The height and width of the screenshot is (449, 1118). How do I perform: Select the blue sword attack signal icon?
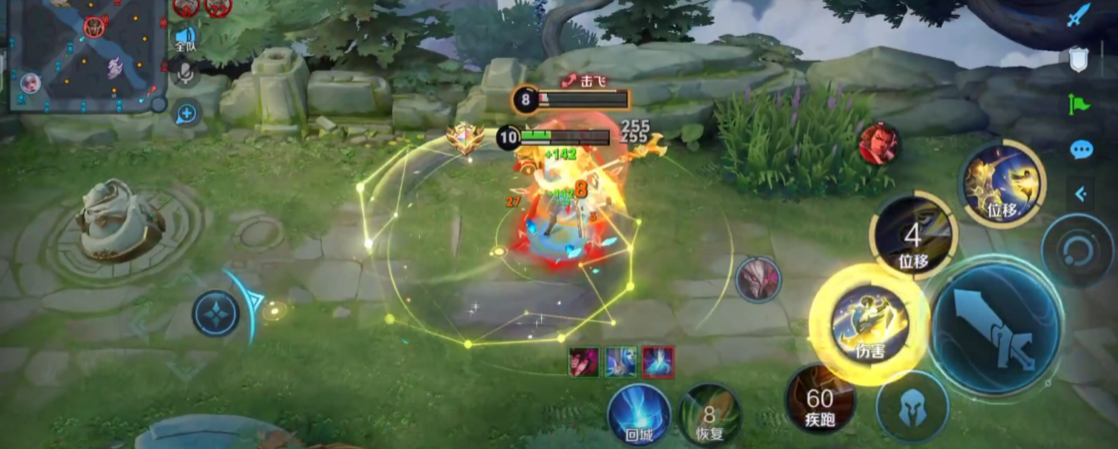click(x=1077, y=17)
